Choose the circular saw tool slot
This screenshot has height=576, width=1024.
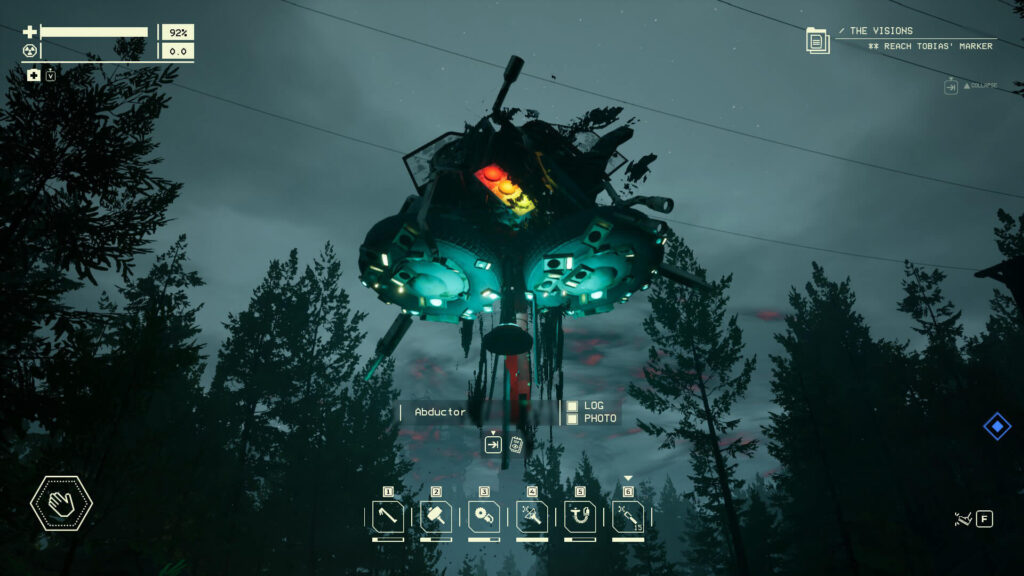[484, 516]
